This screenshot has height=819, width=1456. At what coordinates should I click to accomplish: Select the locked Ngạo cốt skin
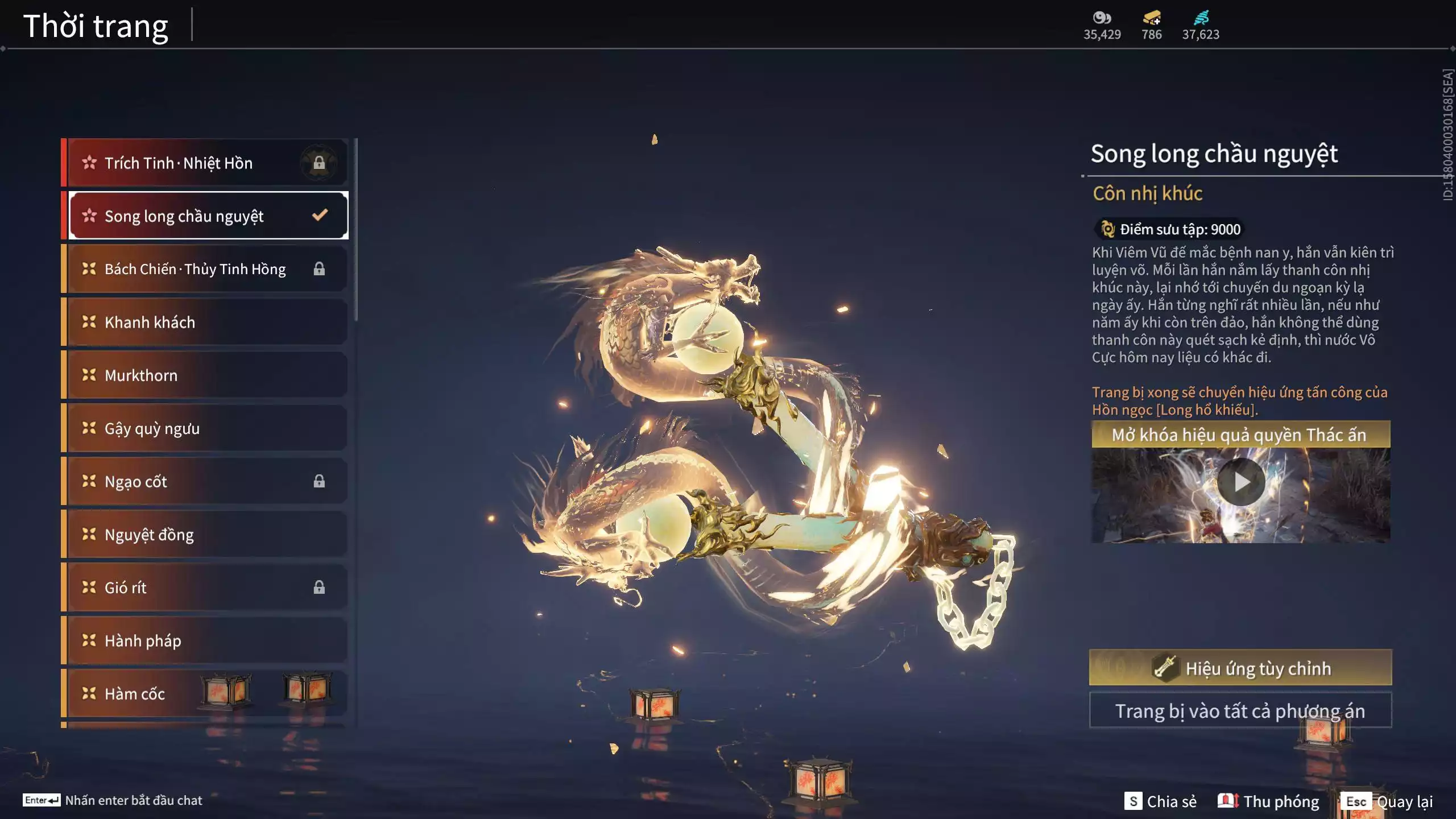click(205, 482)
